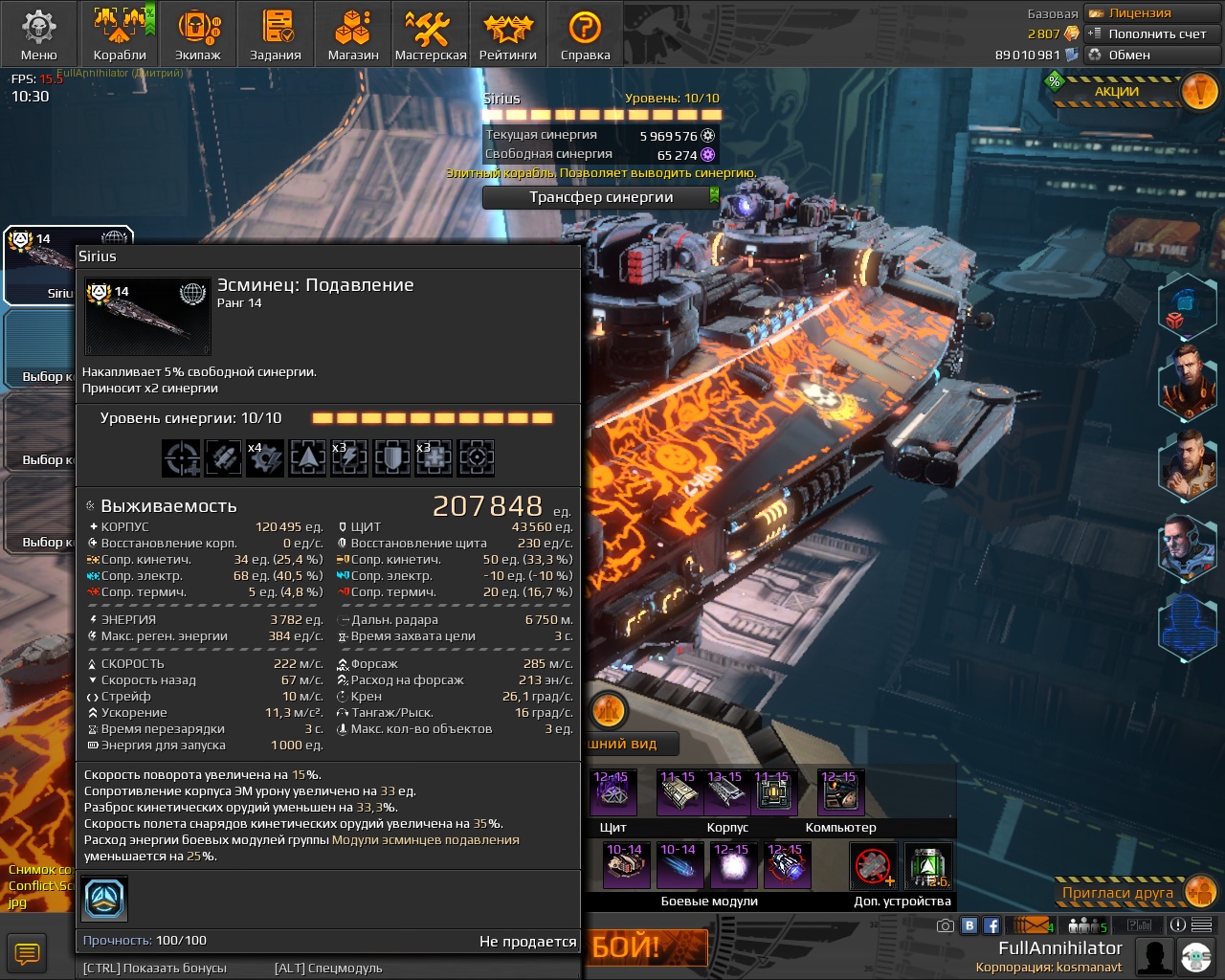Open the Корабли ships screen
The width and height of the screenshot is (1225, 980).
120,33
